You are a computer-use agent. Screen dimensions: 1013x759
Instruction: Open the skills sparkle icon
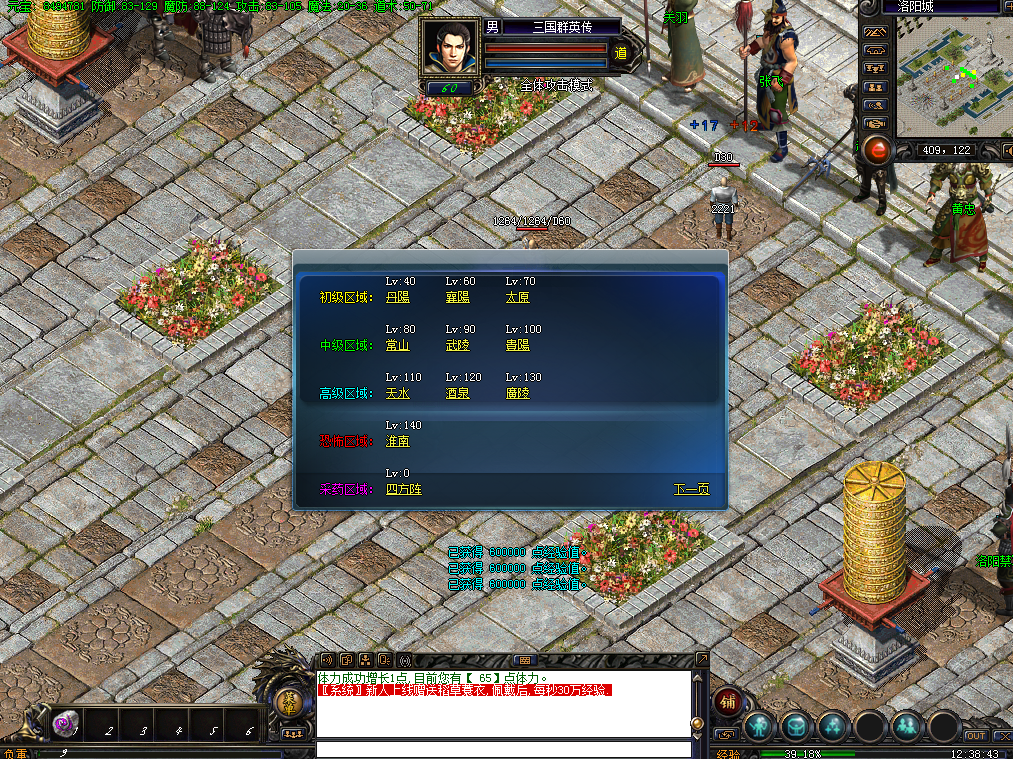833,726
